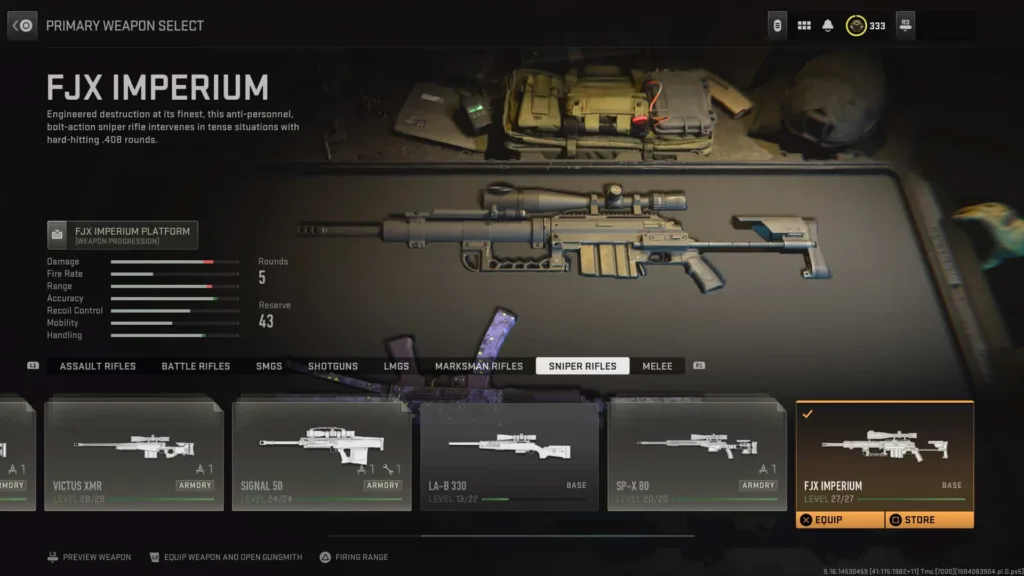
Task: Switch to Marksman Rifles tab
Action: click(479, 366)
